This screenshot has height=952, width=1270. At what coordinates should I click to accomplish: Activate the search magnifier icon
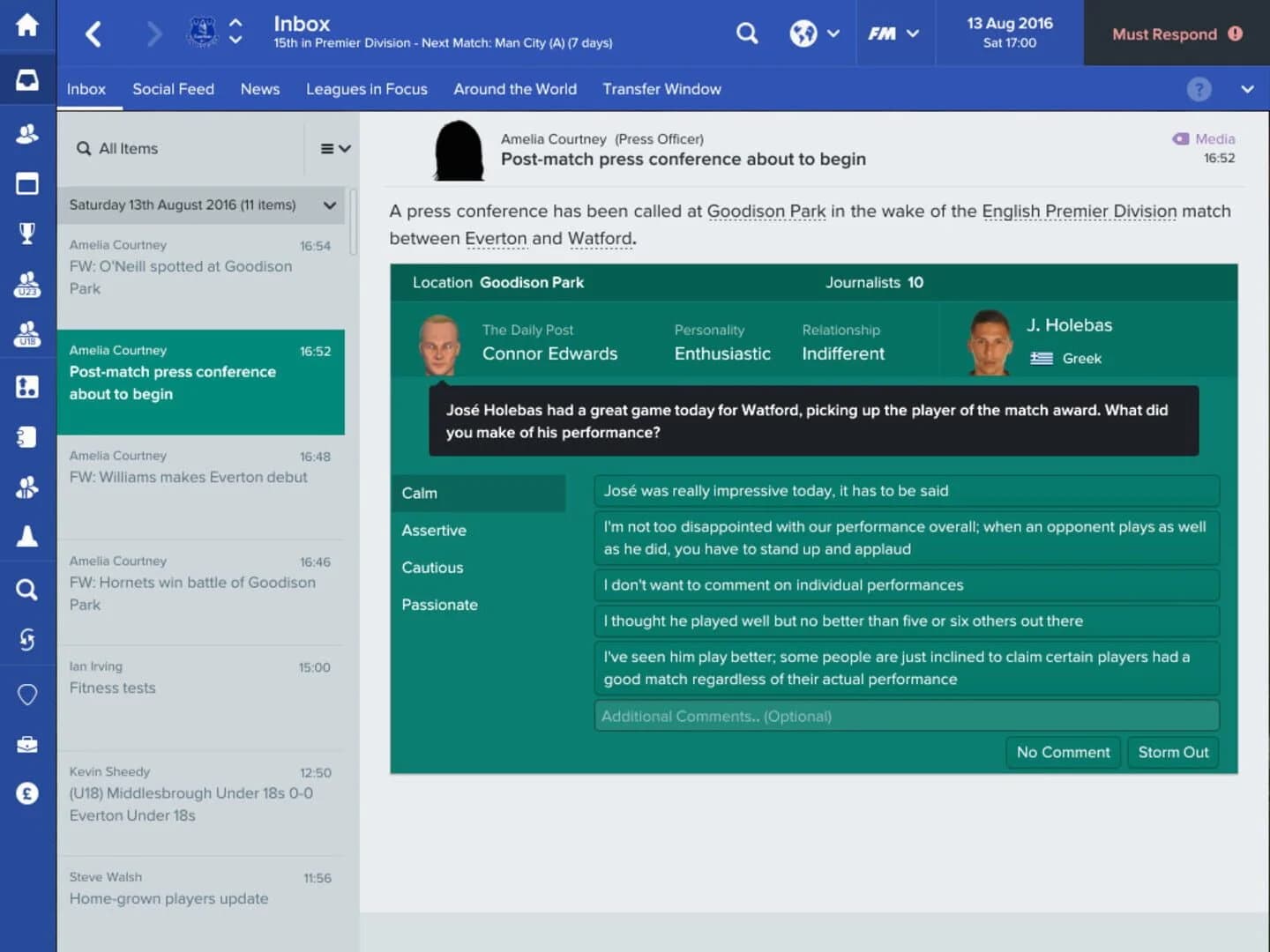[x=746, y=33]
